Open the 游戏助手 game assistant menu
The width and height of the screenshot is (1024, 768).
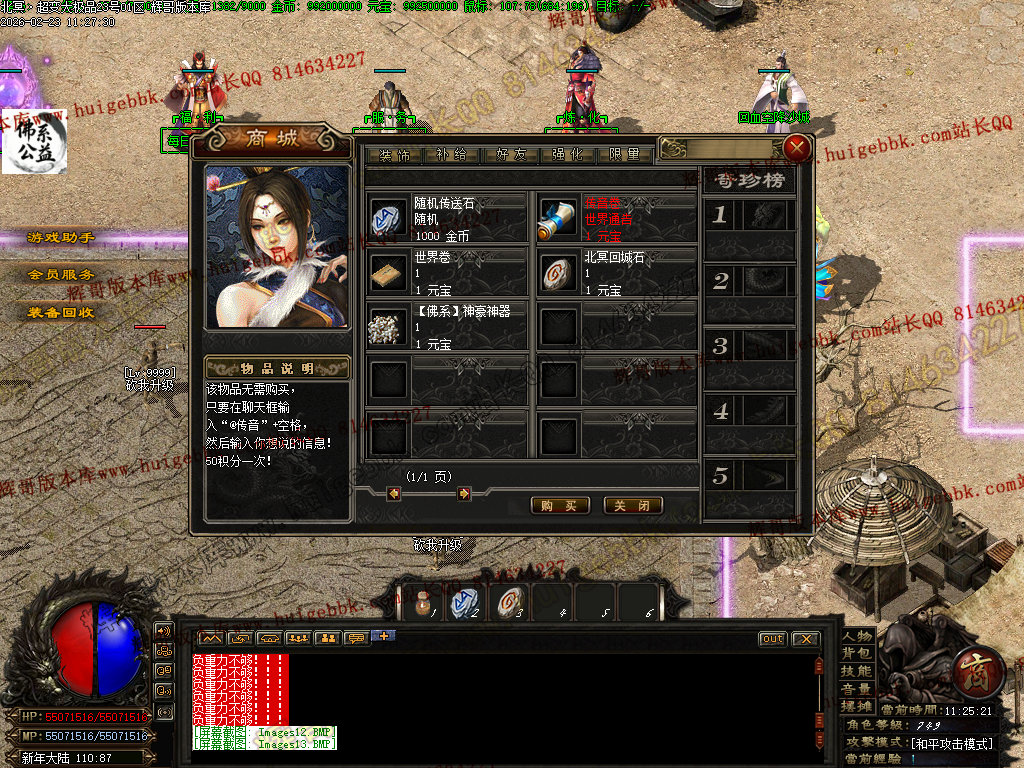[x=61, y=238]
